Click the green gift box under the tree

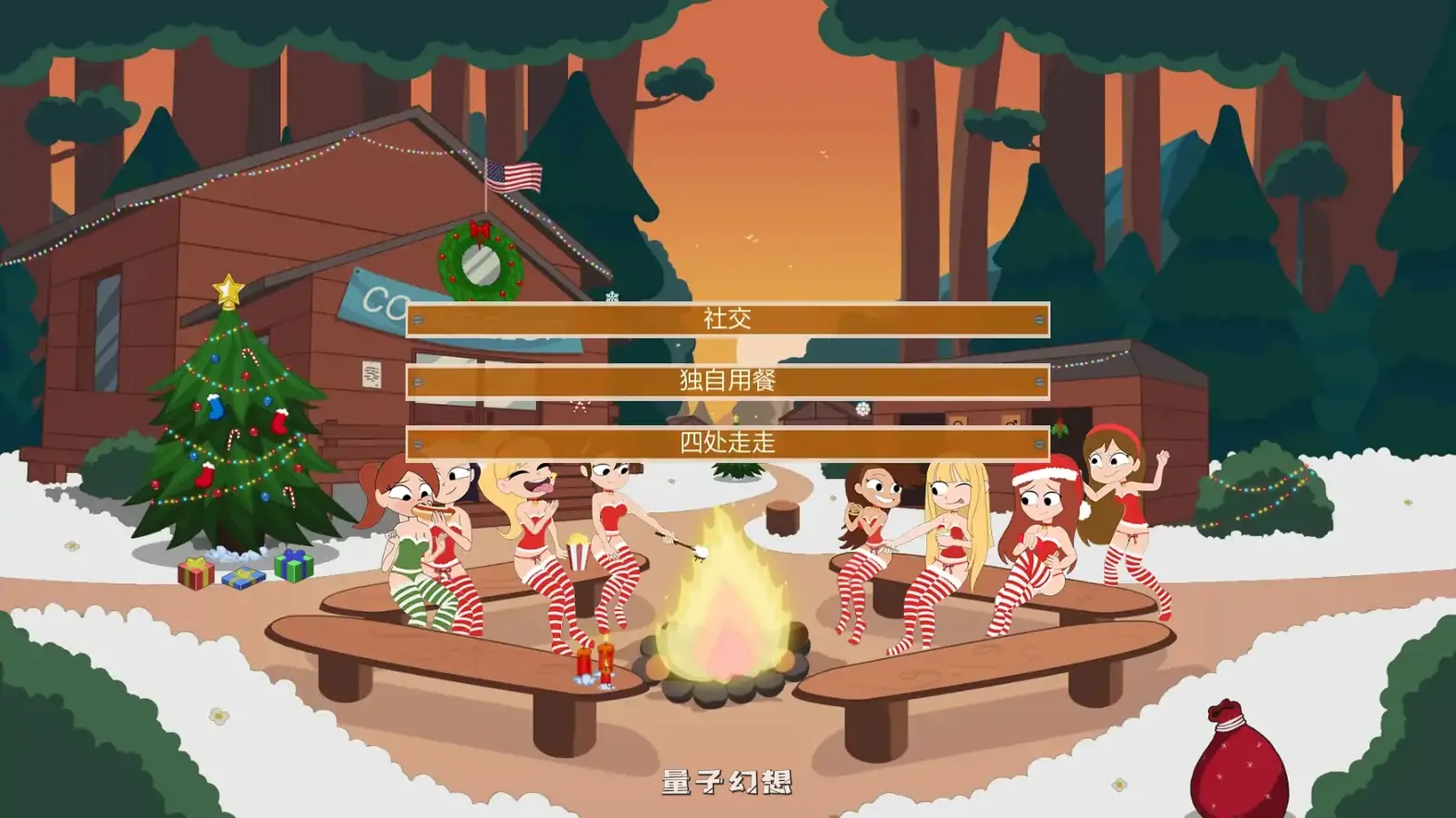point(293,567)
